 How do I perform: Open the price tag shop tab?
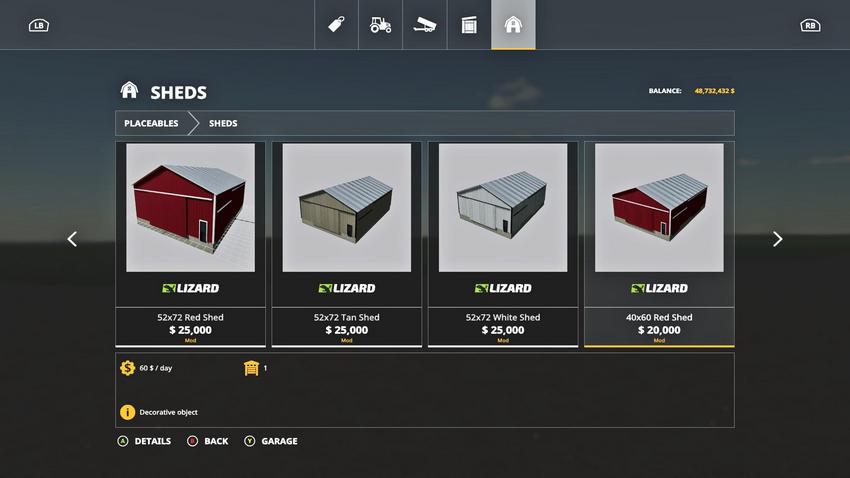337,25
